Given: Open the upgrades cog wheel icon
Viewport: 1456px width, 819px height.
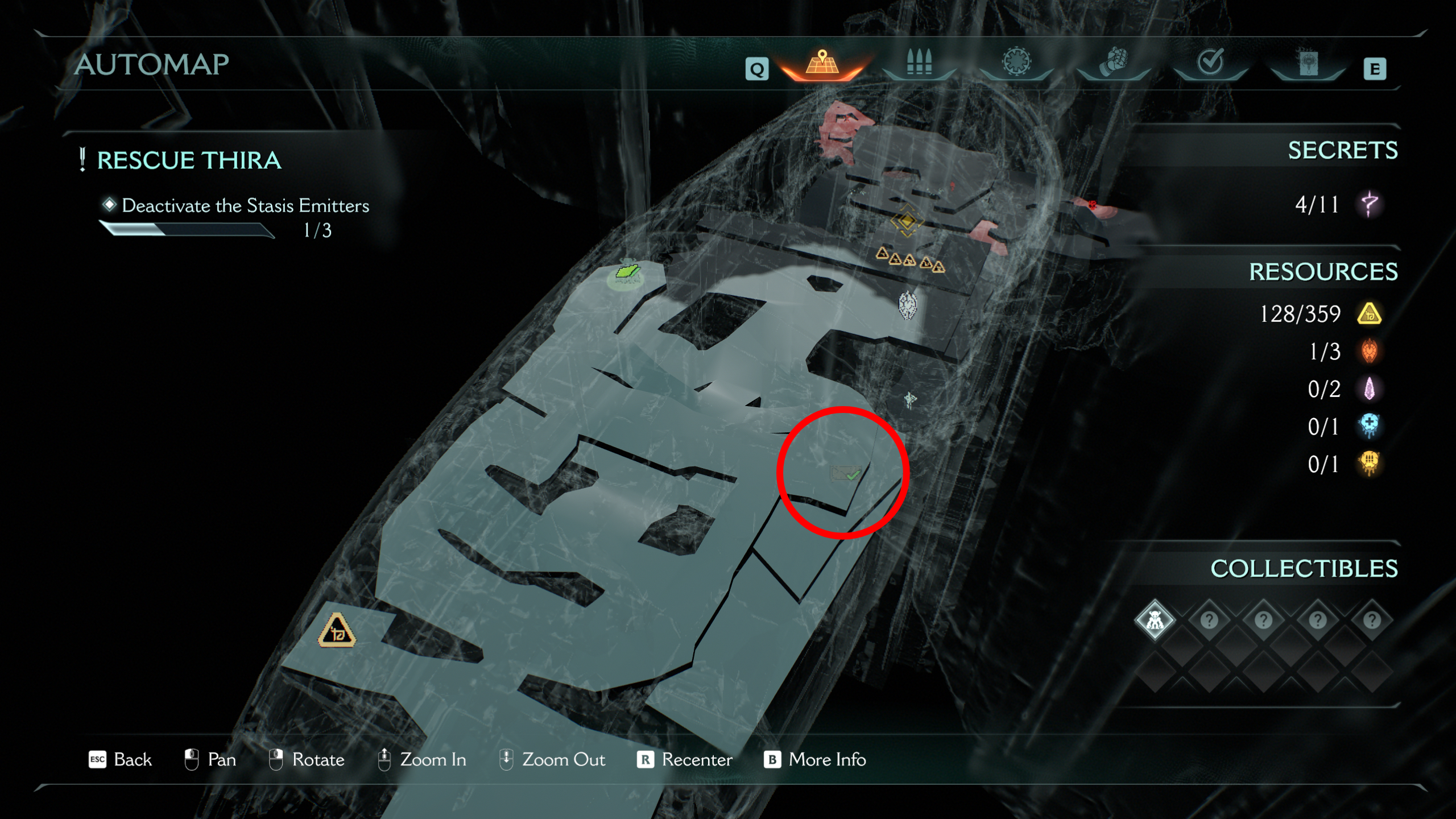Looking at the screenshot, I should pos(1018,63).
